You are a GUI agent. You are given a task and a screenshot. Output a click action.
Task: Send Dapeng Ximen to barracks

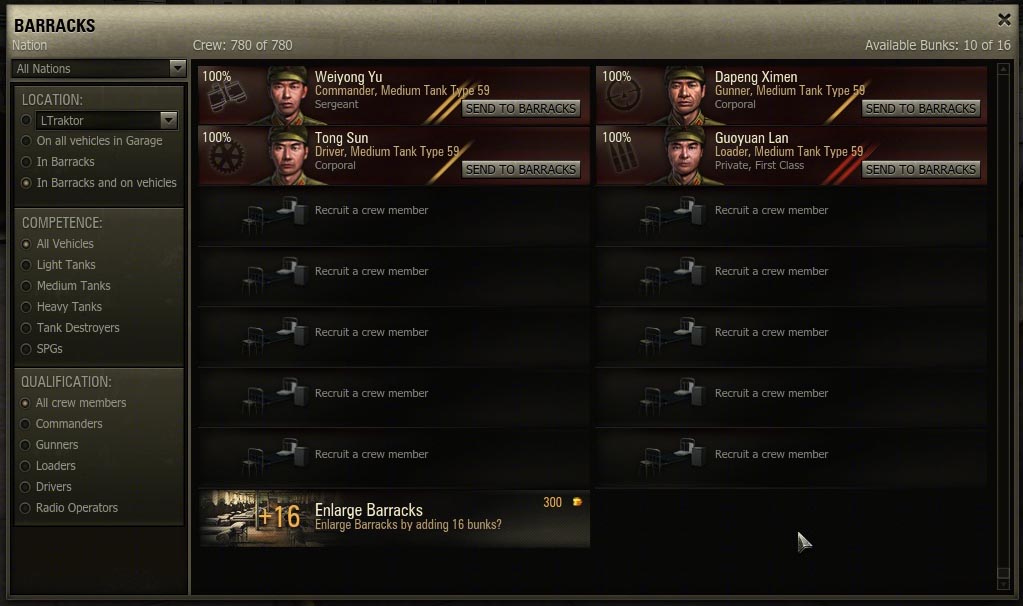point(920,108)
